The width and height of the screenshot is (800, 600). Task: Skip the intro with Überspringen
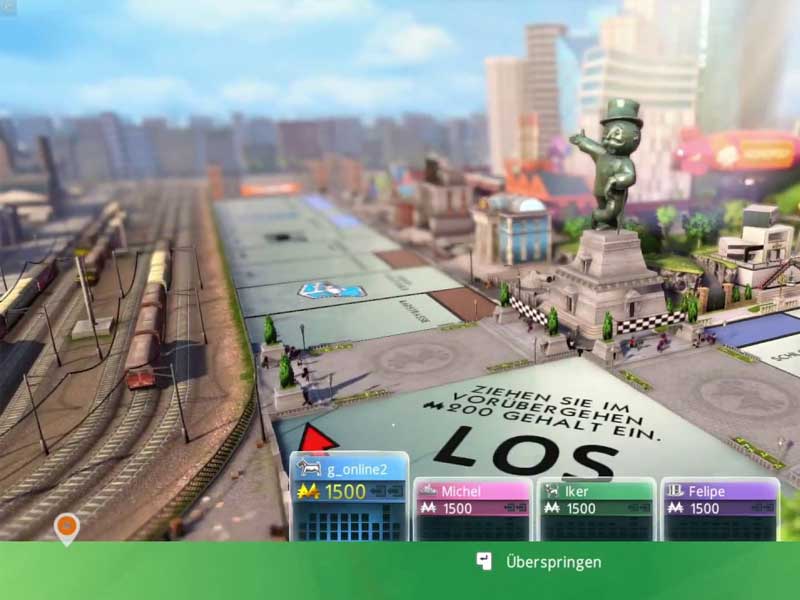click(540, 562)
